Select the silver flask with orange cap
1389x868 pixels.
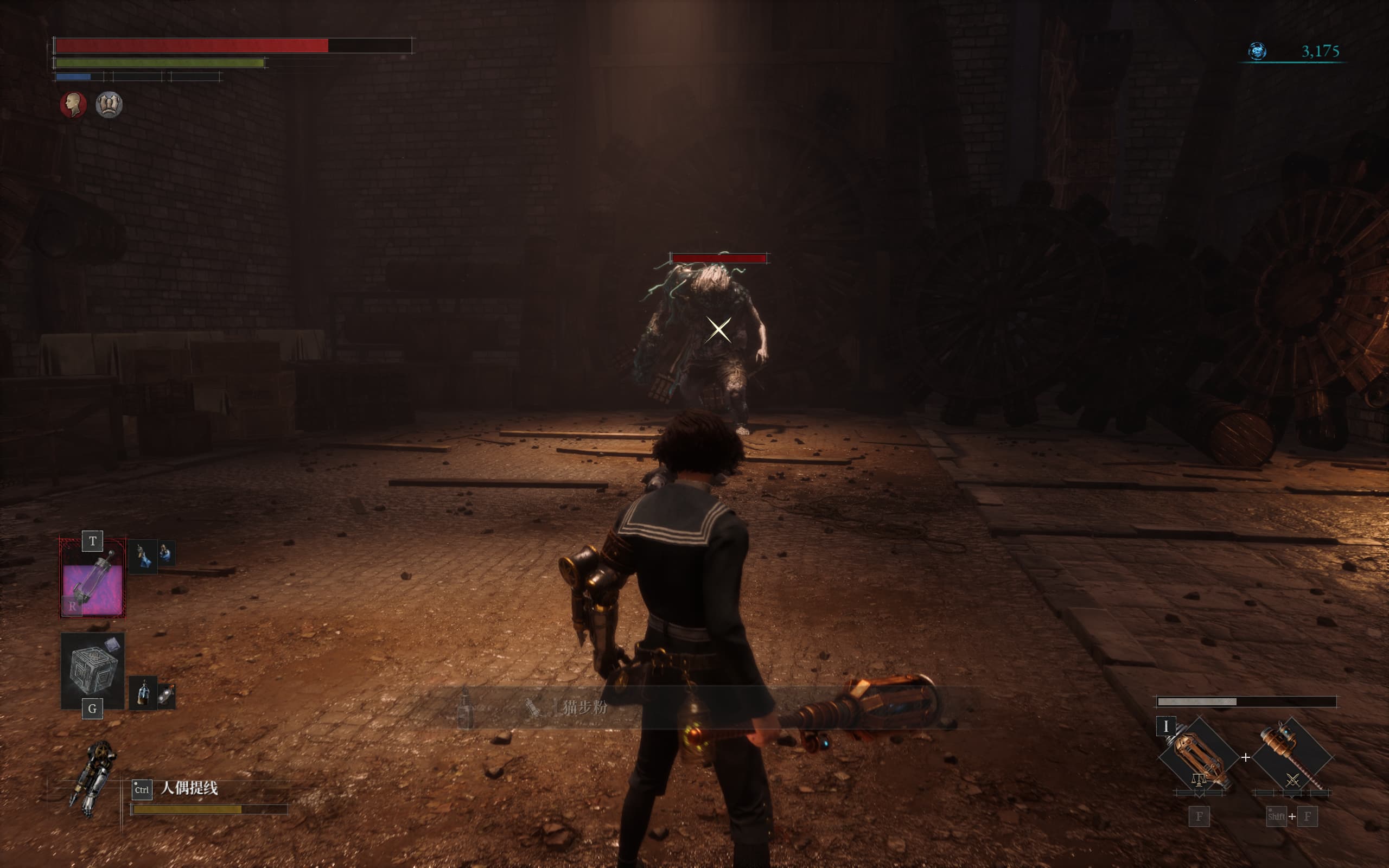[167, 695]
